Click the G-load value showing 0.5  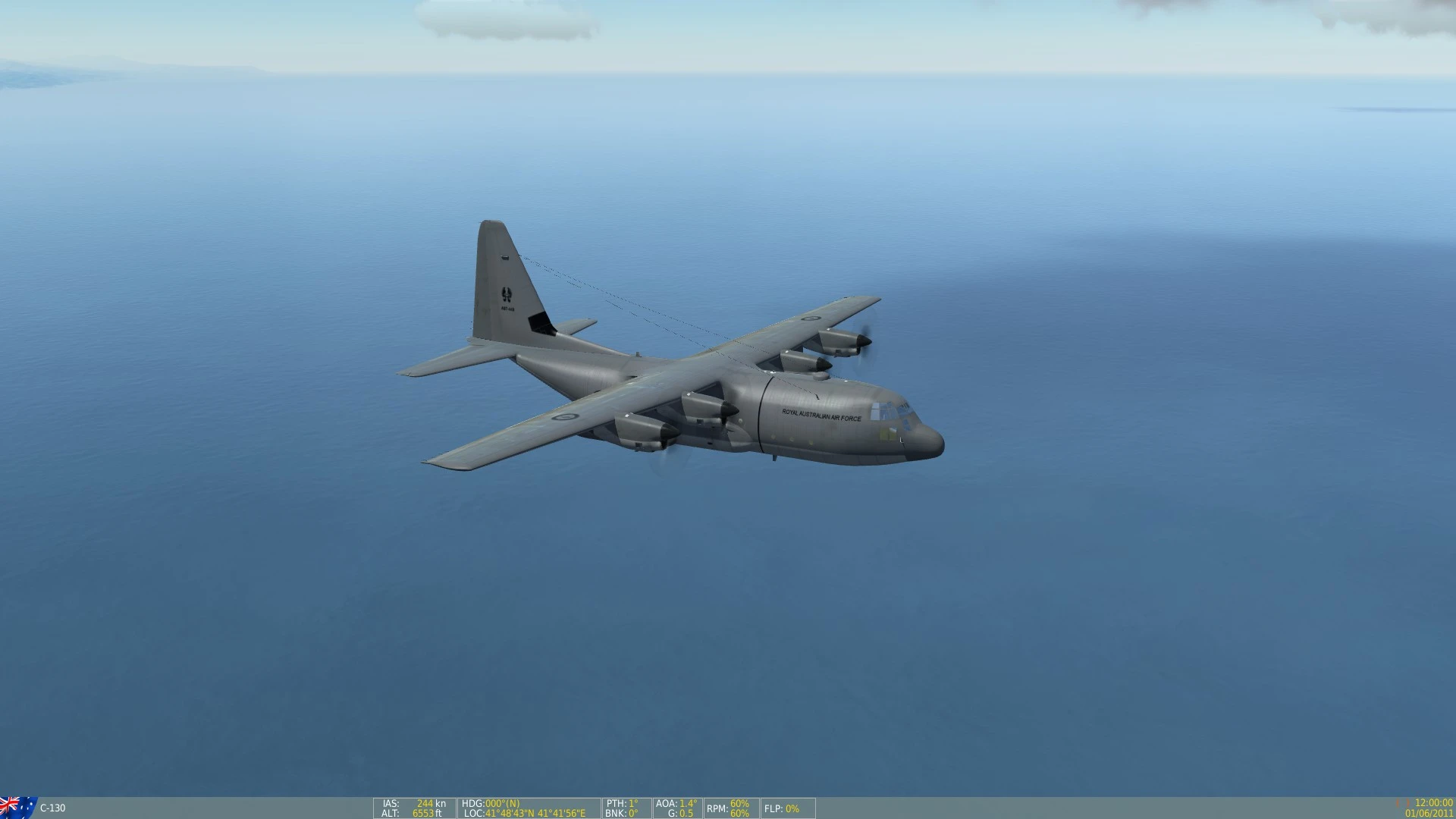coord(682,812)
